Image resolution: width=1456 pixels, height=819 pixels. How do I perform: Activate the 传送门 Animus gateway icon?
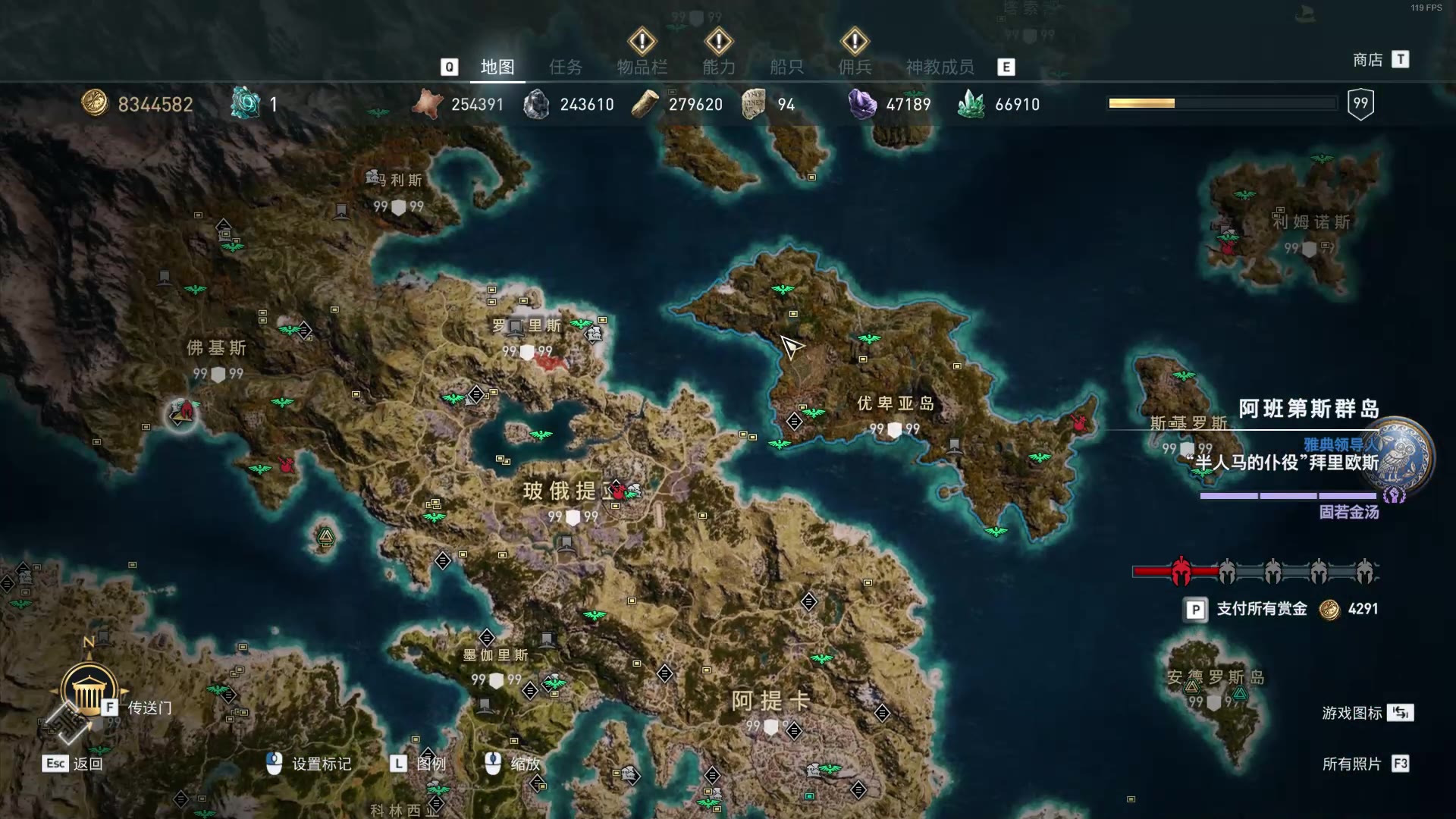coord(89,690)
